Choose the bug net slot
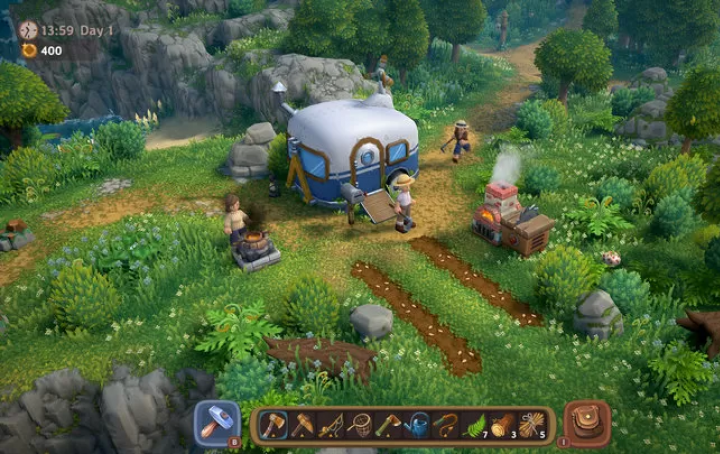 pyautogui.click(x=360, y=425)
